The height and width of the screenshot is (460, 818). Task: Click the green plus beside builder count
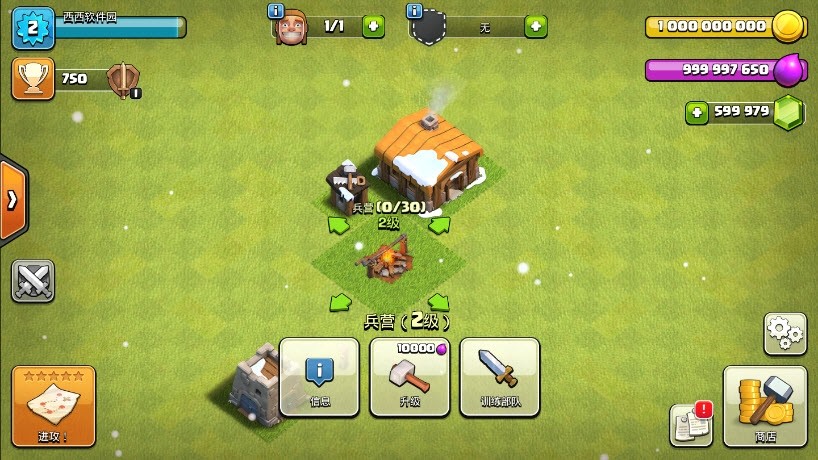tap(373, 26)
